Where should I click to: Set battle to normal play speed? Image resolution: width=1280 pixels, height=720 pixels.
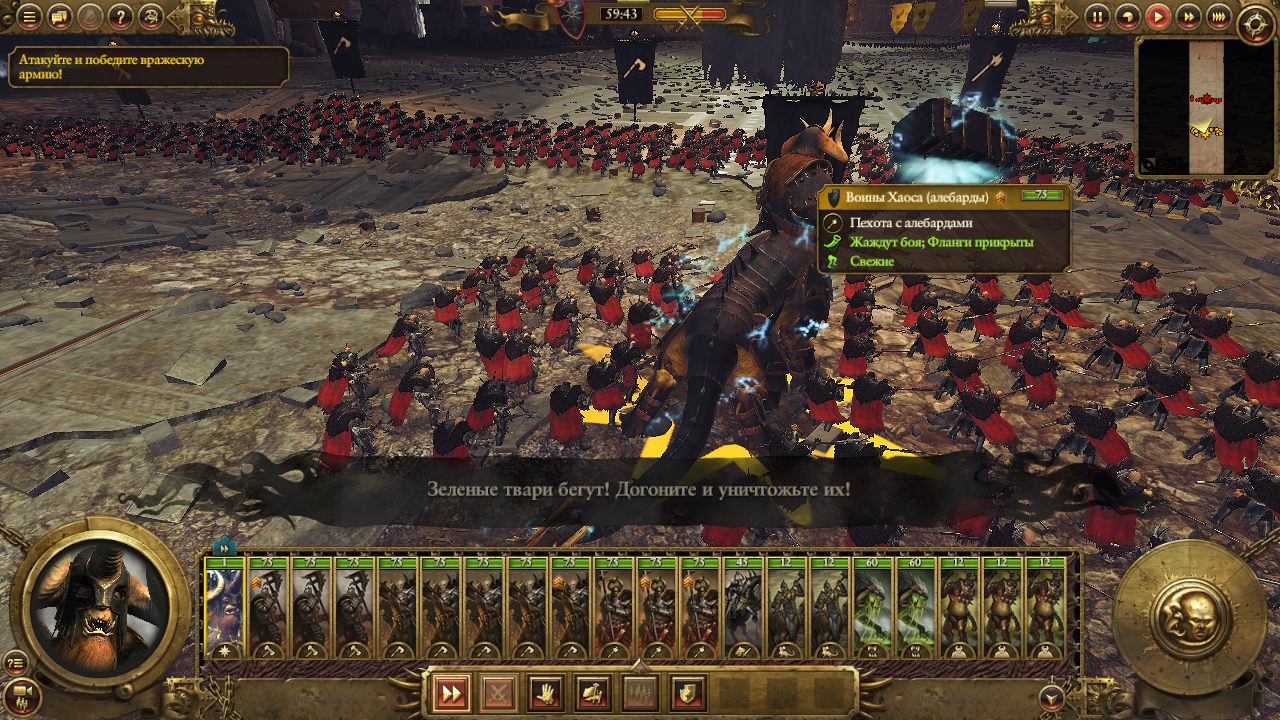pyautogui.click(x=1158, y=16)
